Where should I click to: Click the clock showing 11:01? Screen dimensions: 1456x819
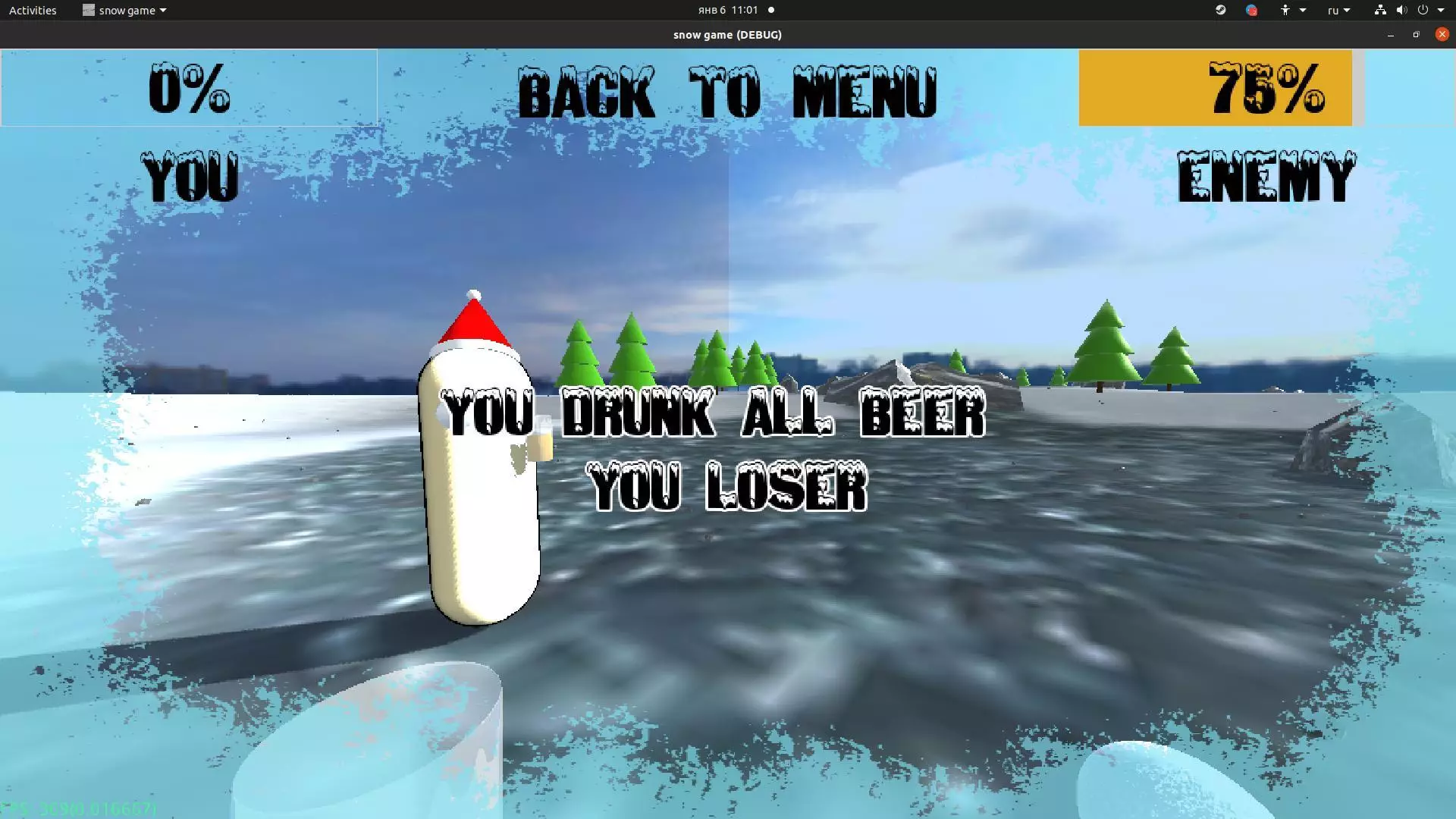point(726,10)
